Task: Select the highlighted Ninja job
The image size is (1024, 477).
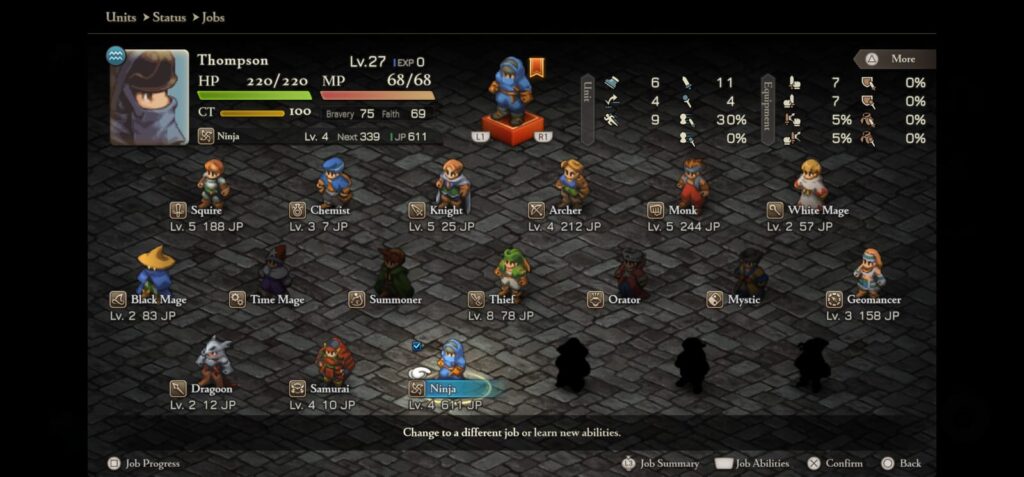Action: (452, 364)
